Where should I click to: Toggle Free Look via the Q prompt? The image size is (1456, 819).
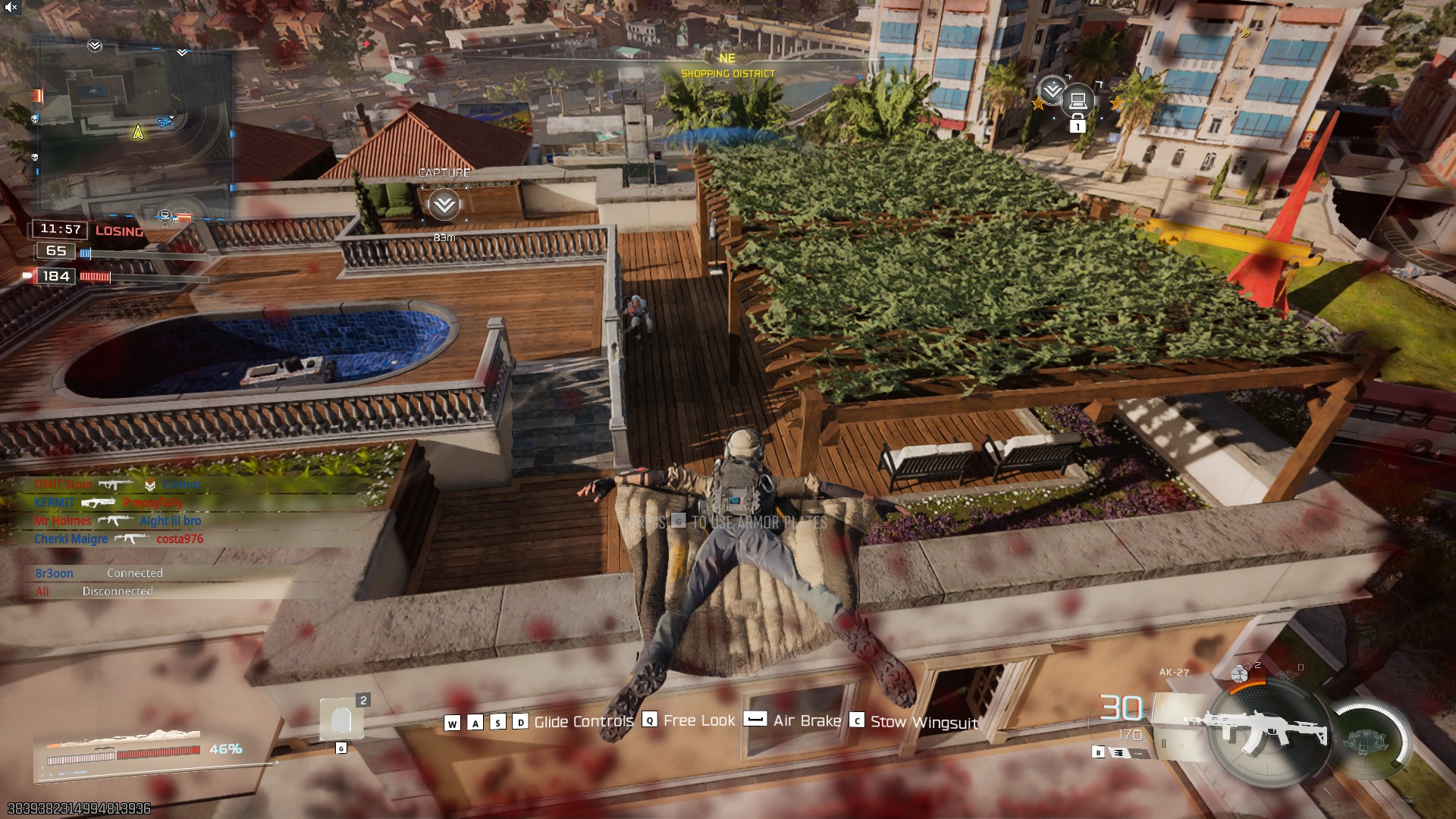648,720
